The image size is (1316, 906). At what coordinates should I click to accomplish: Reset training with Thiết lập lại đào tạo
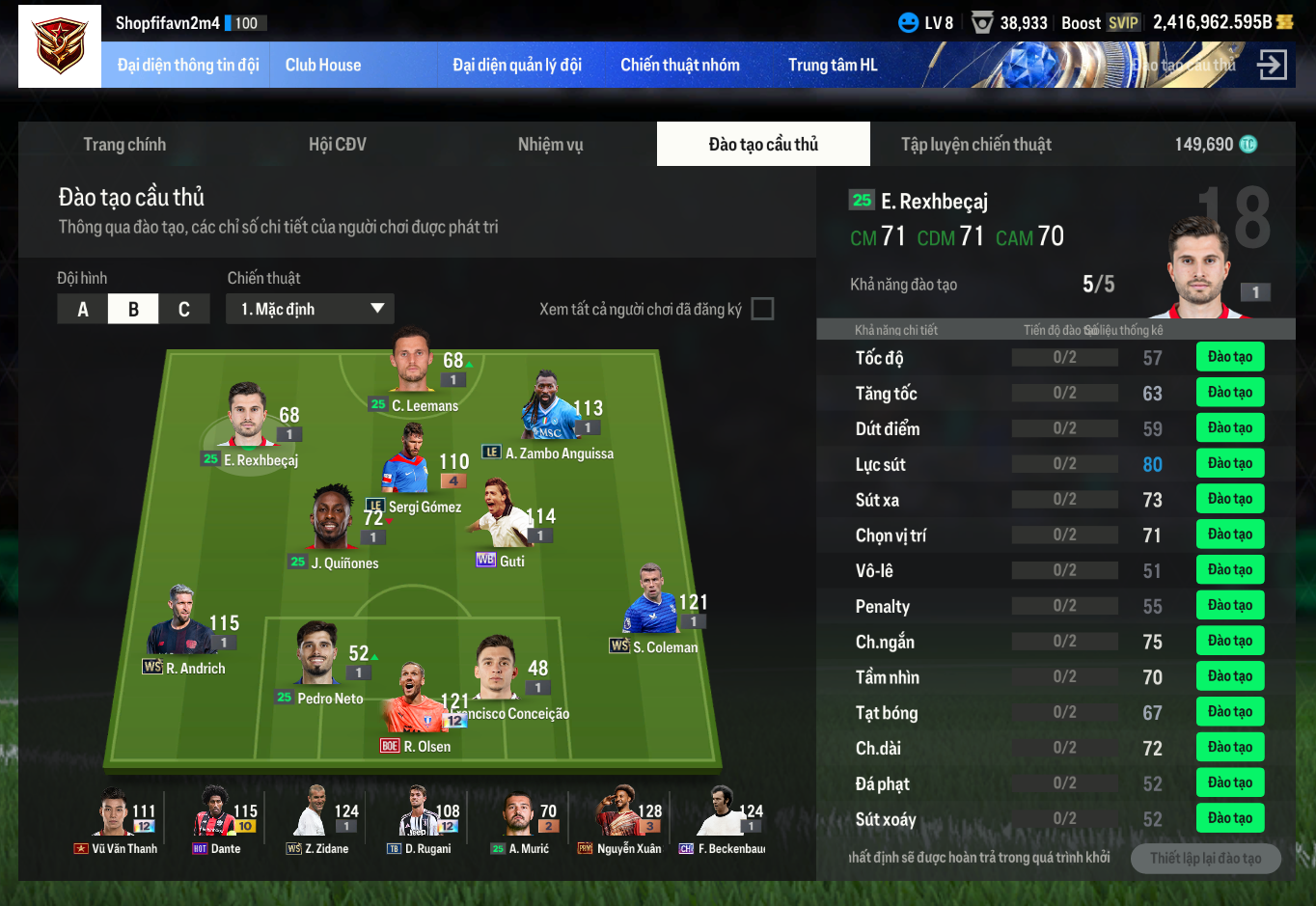click(1205, 859)
